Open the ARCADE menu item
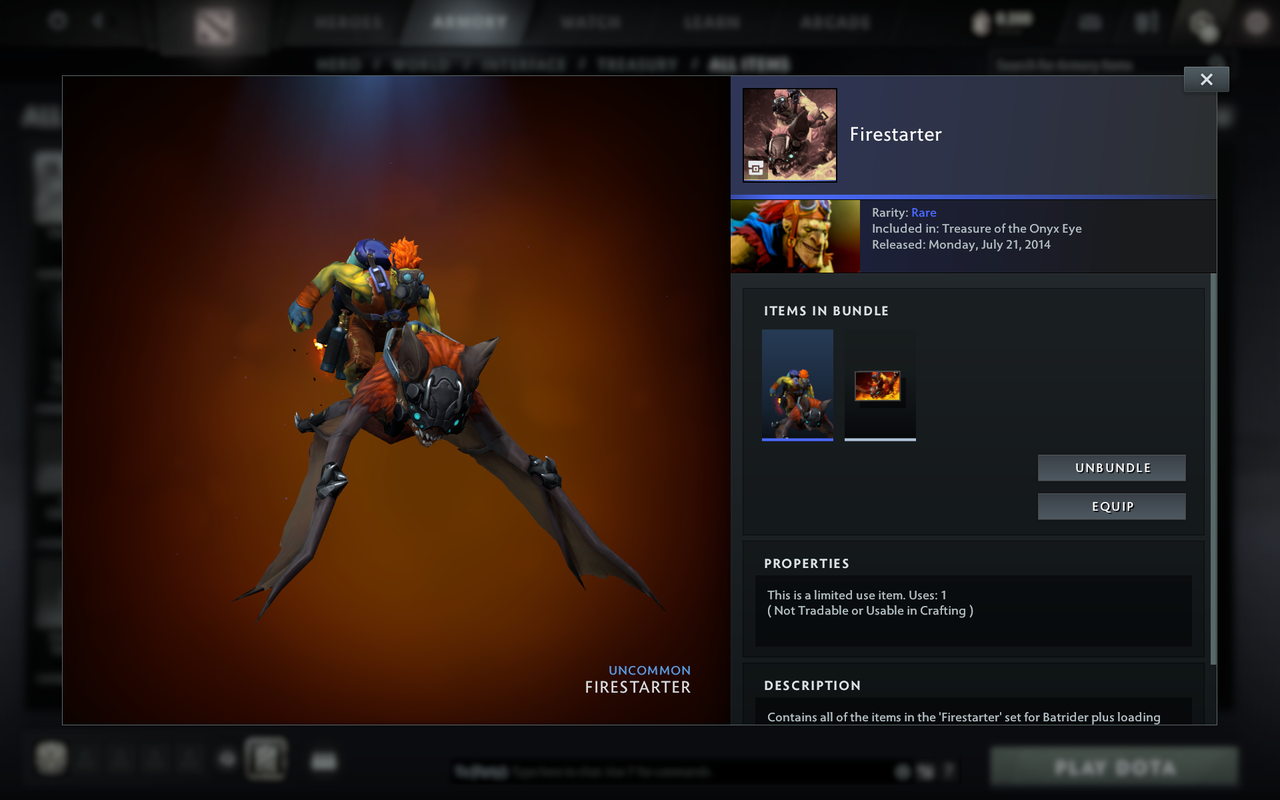The image size is (1280, 800). pos(835,20)
